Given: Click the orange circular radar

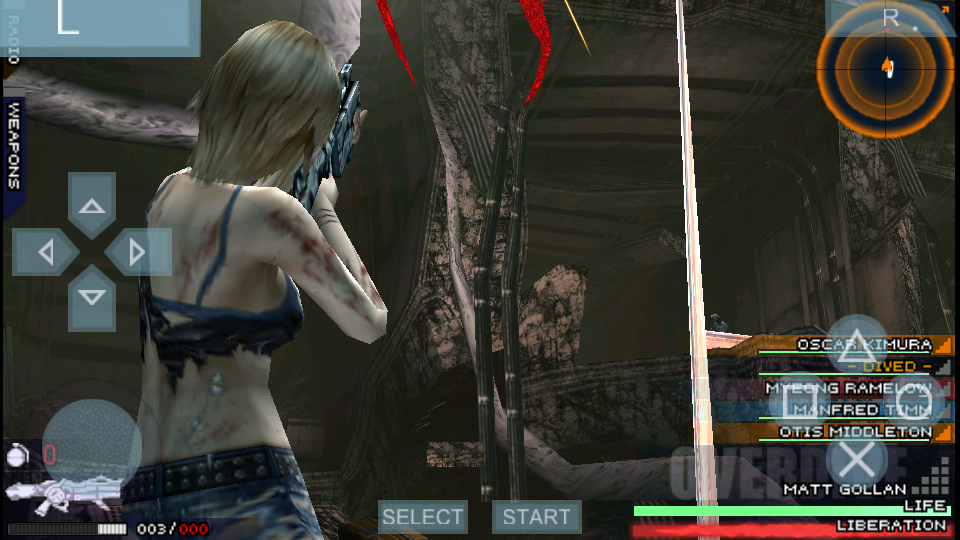Looking at the screenshot, I should [885, 68].
